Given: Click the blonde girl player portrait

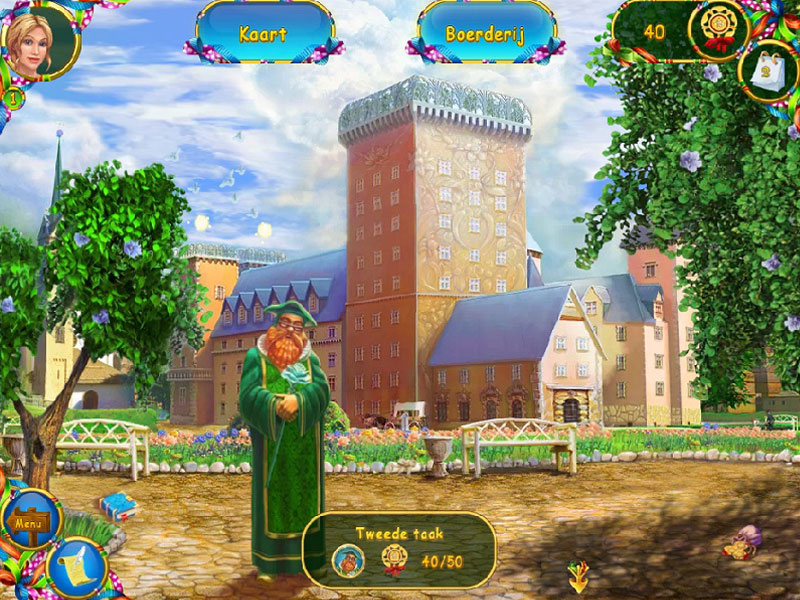Looking at the screenshot, I should pyautogui.click(x=40, y=40).
